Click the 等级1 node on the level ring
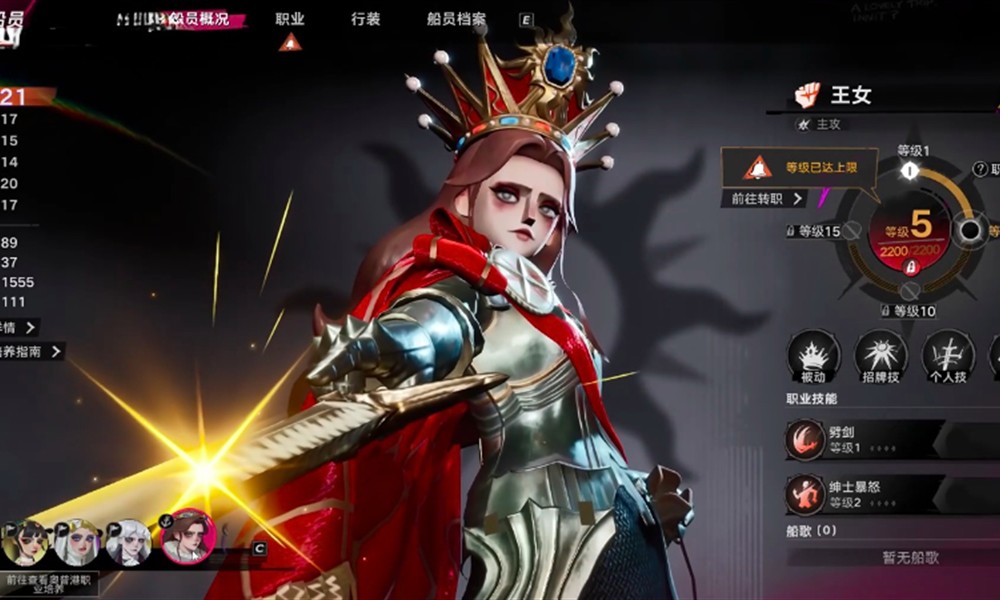Image resolution: width=1000 pixels, height=600 pixels. 909,171
